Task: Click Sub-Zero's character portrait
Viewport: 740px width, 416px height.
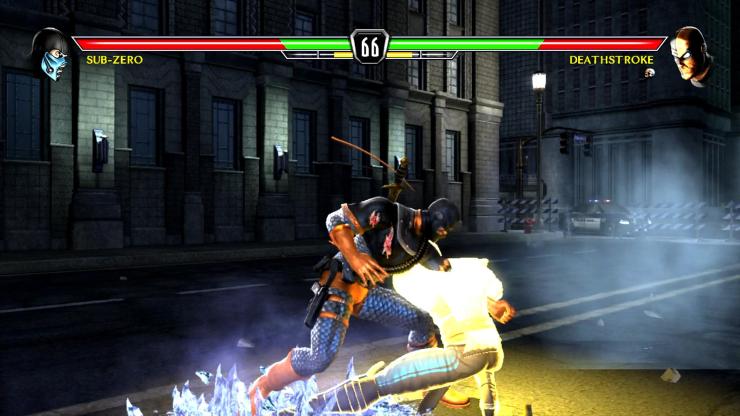Action: click(48, 54)
